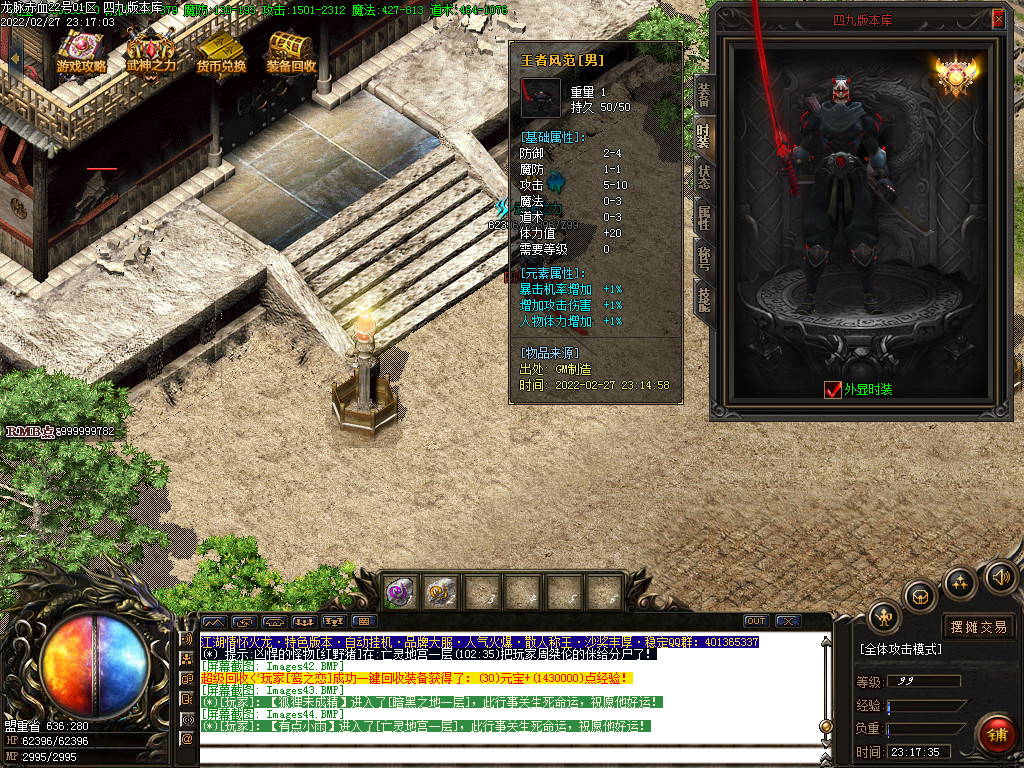The image size is (1024, 768).
Task: Open 装备回收 equipment recycling
Action: click(291, 54)
